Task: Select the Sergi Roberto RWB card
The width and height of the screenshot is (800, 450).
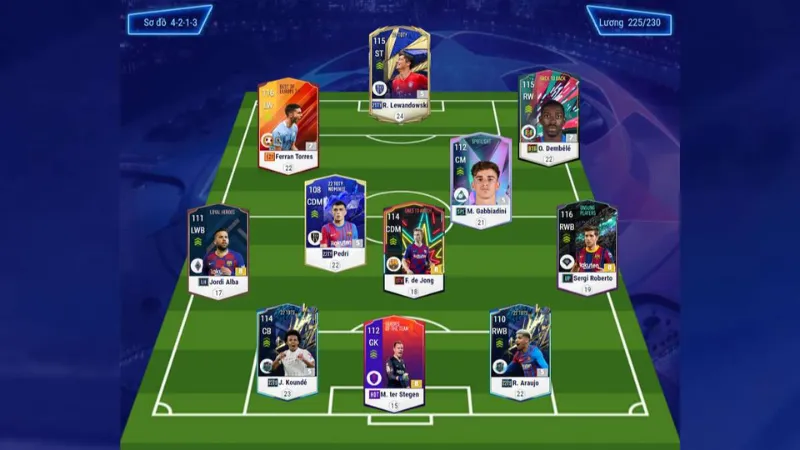Action: [587, 244]
